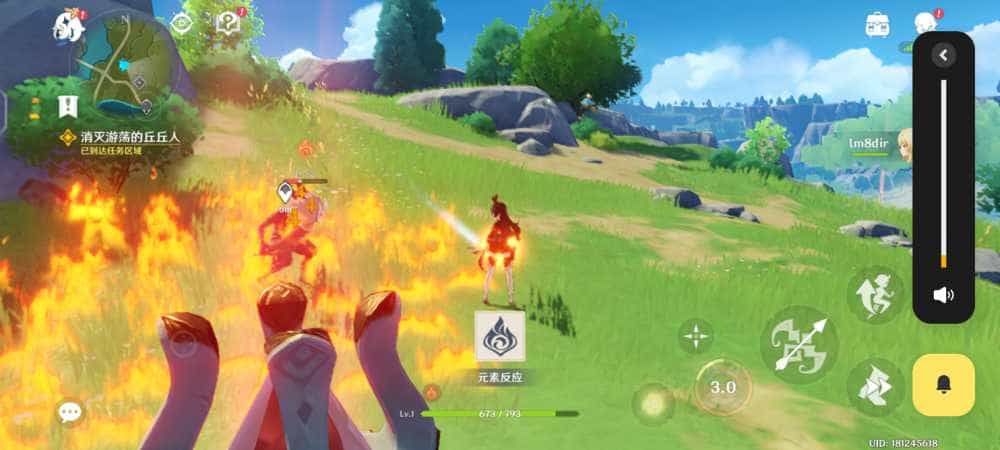Tap the yellow bell button

point(943,385)
